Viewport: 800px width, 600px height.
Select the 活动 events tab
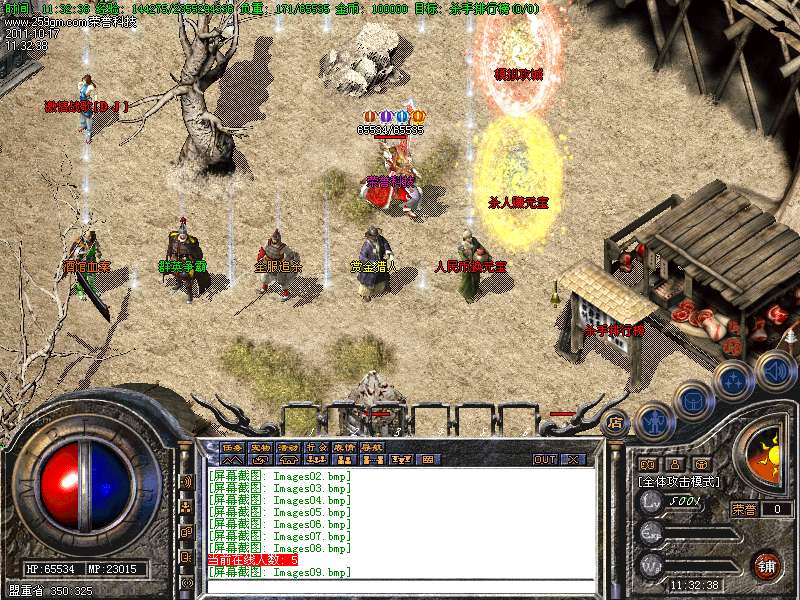(x=288, y=448)
